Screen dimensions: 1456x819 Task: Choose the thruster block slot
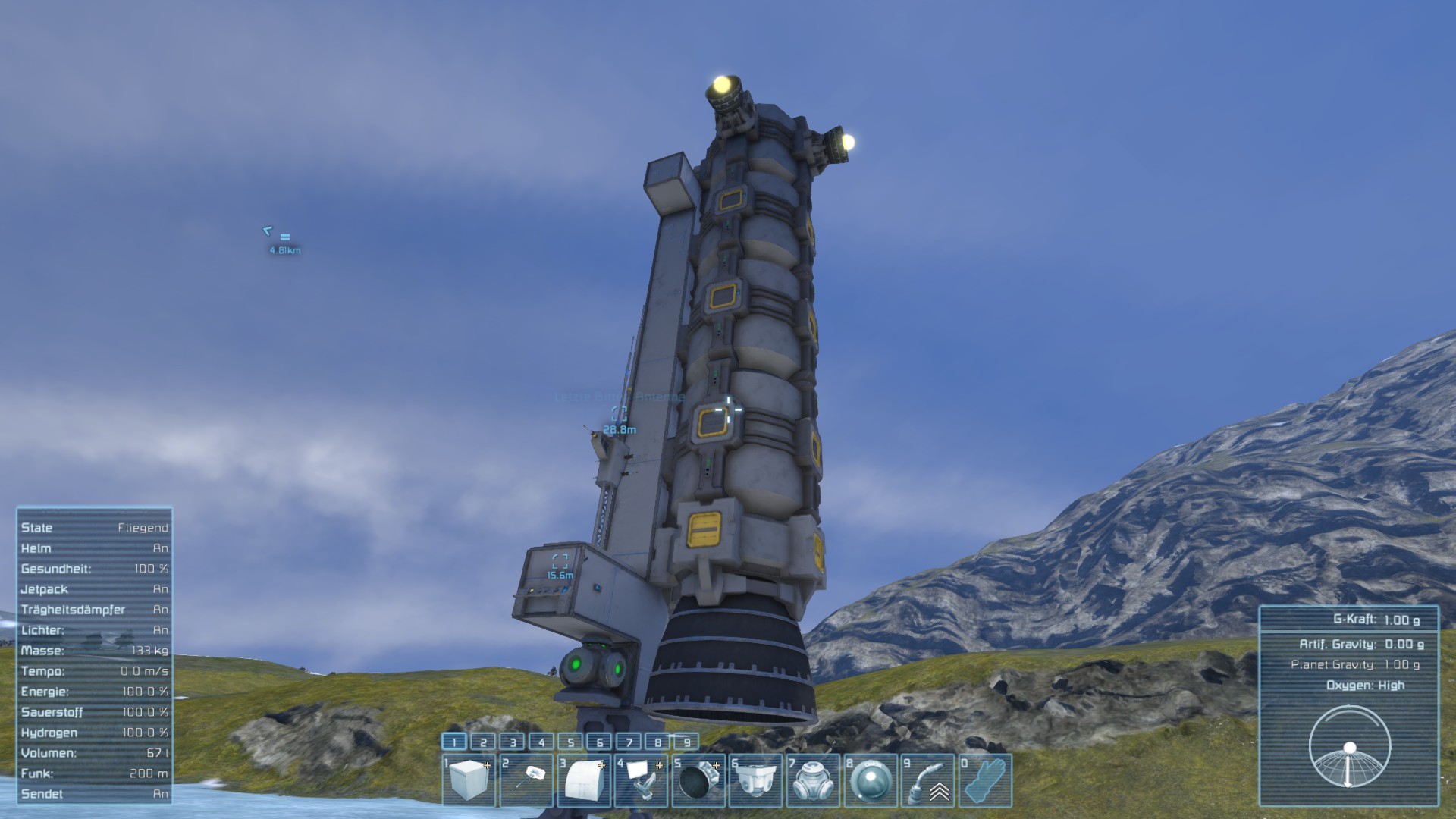click(699, 780)
